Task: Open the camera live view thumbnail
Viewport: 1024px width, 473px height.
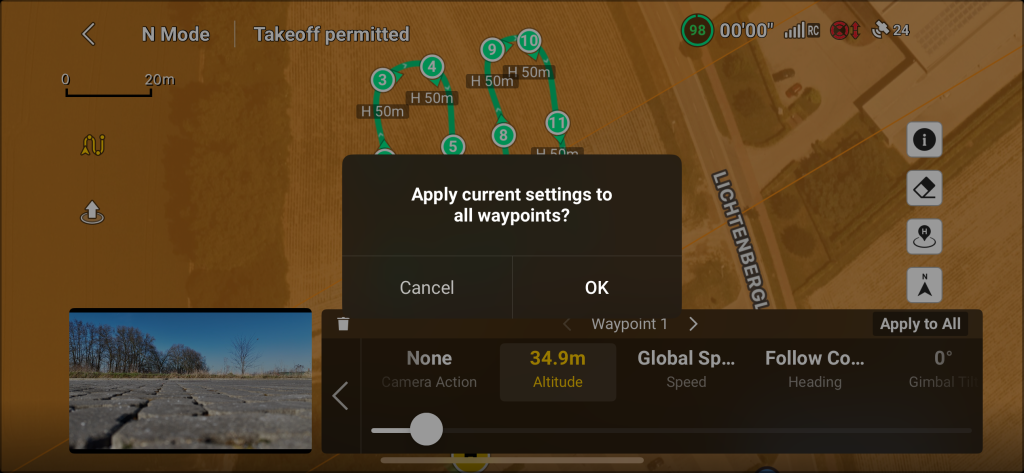Action: pyautogui.click(x=190, y=380)
